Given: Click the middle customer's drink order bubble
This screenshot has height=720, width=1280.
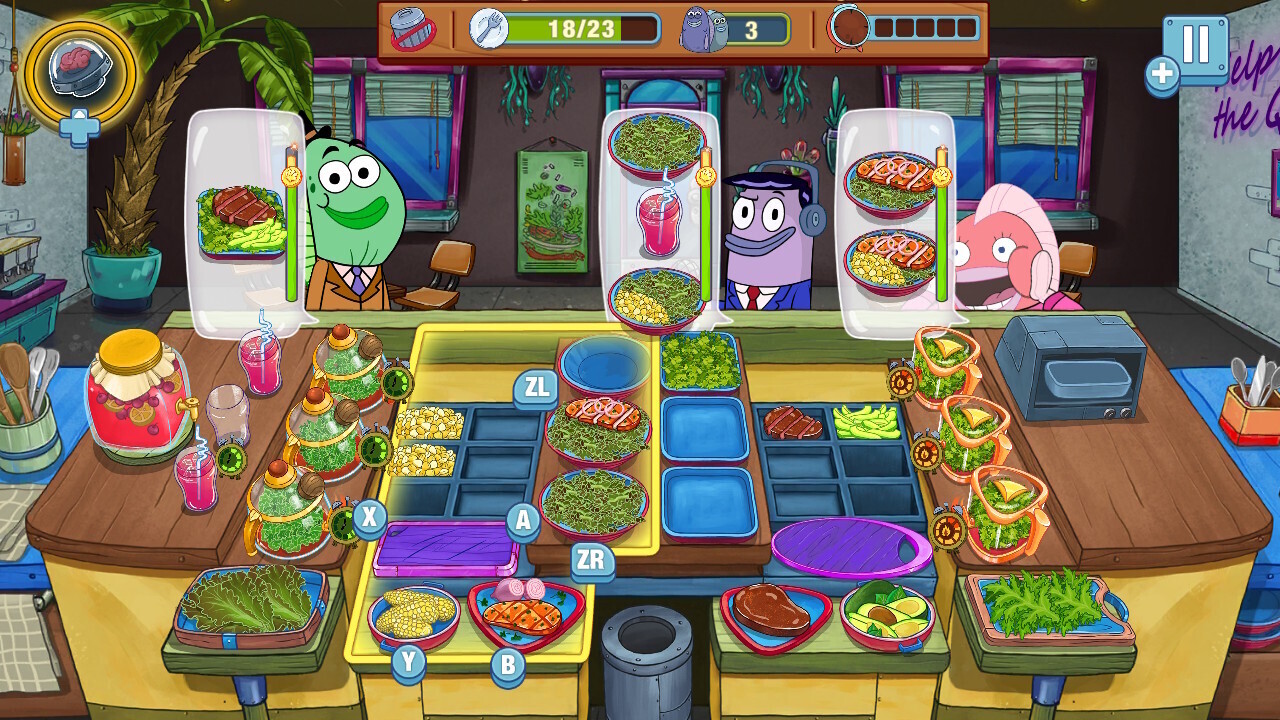Looking at the screenshot, I should (x=660, y=220).
